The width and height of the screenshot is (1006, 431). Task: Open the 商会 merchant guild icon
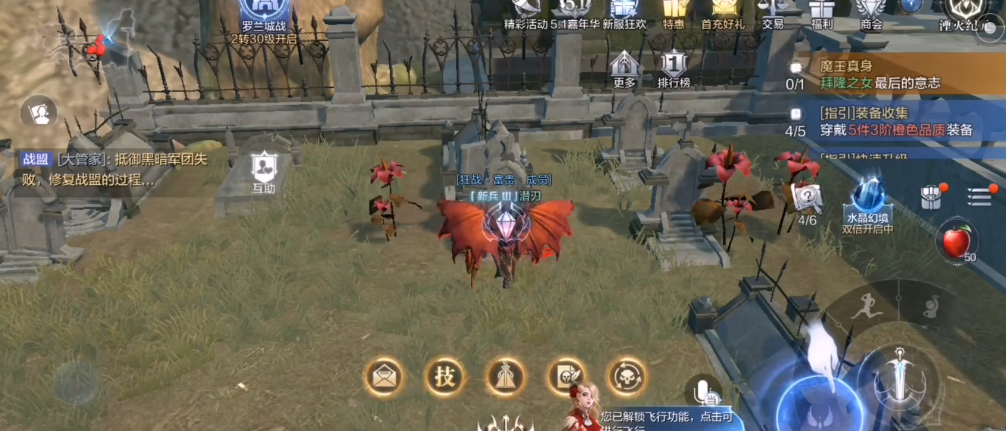pyautogui.click(x=871, y=10)
